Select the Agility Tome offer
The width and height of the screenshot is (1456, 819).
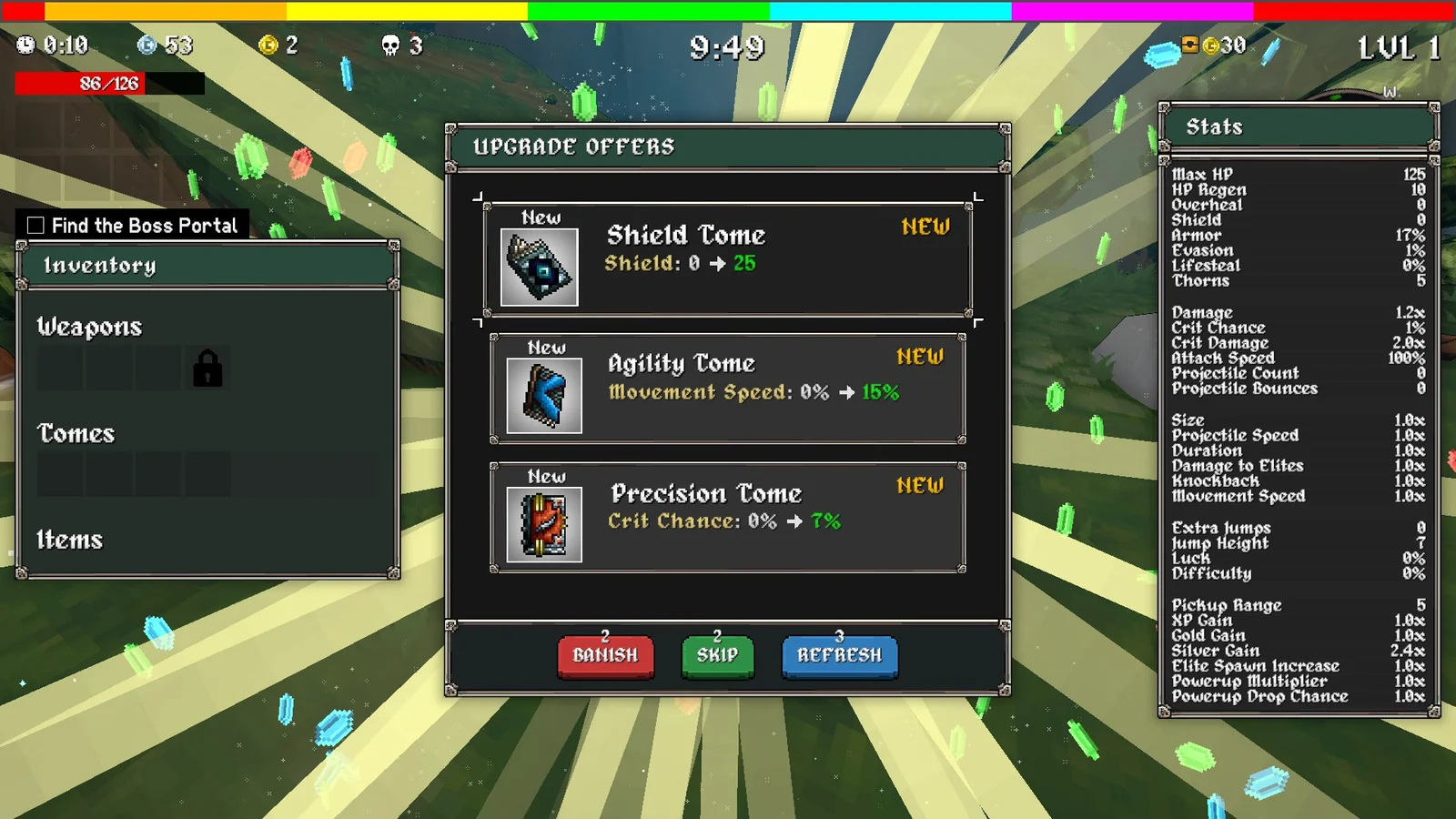[728, 389]
